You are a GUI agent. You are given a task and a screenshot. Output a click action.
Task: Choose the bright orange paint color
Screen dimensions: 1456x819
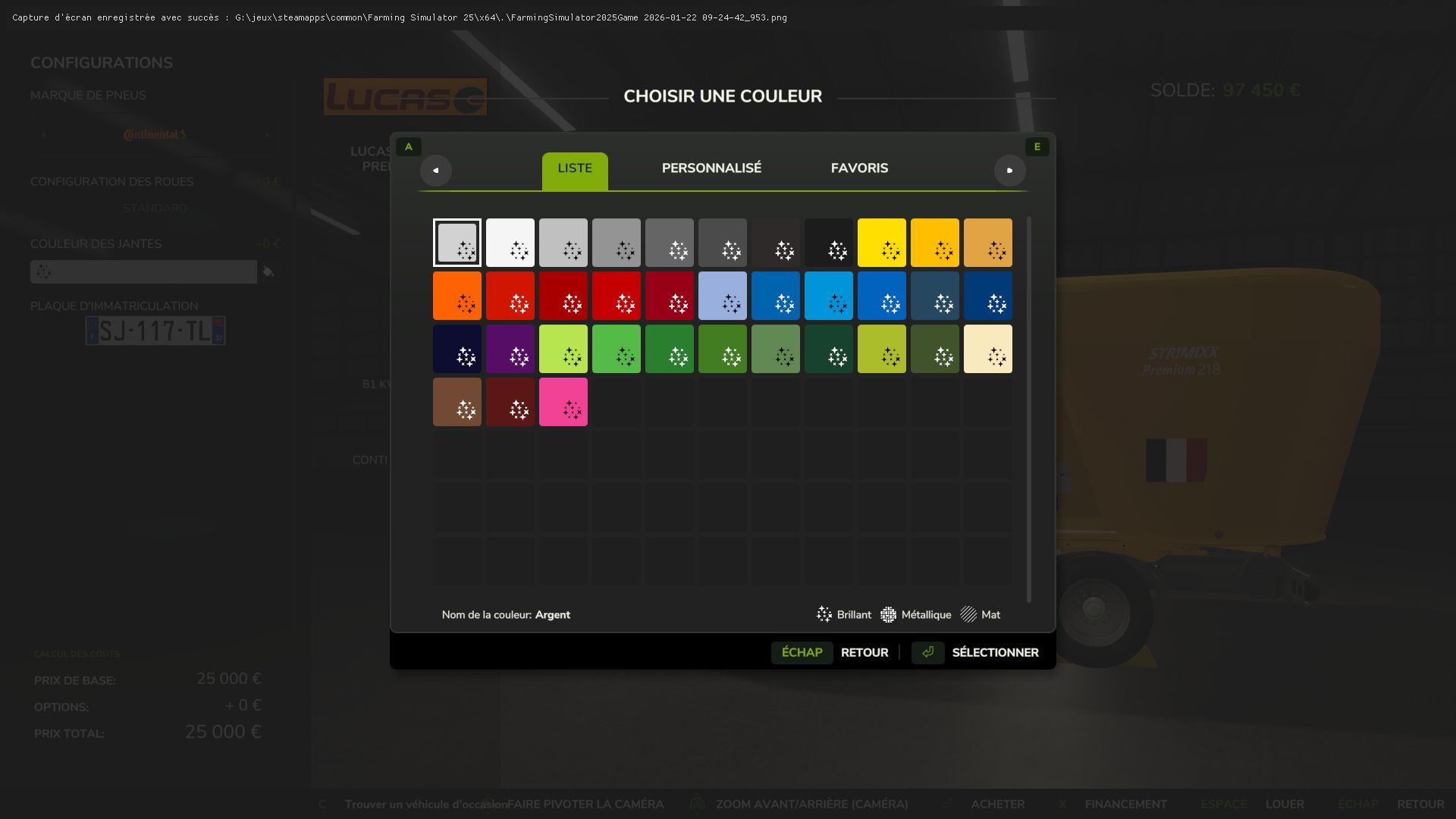(x=457, y=296)
